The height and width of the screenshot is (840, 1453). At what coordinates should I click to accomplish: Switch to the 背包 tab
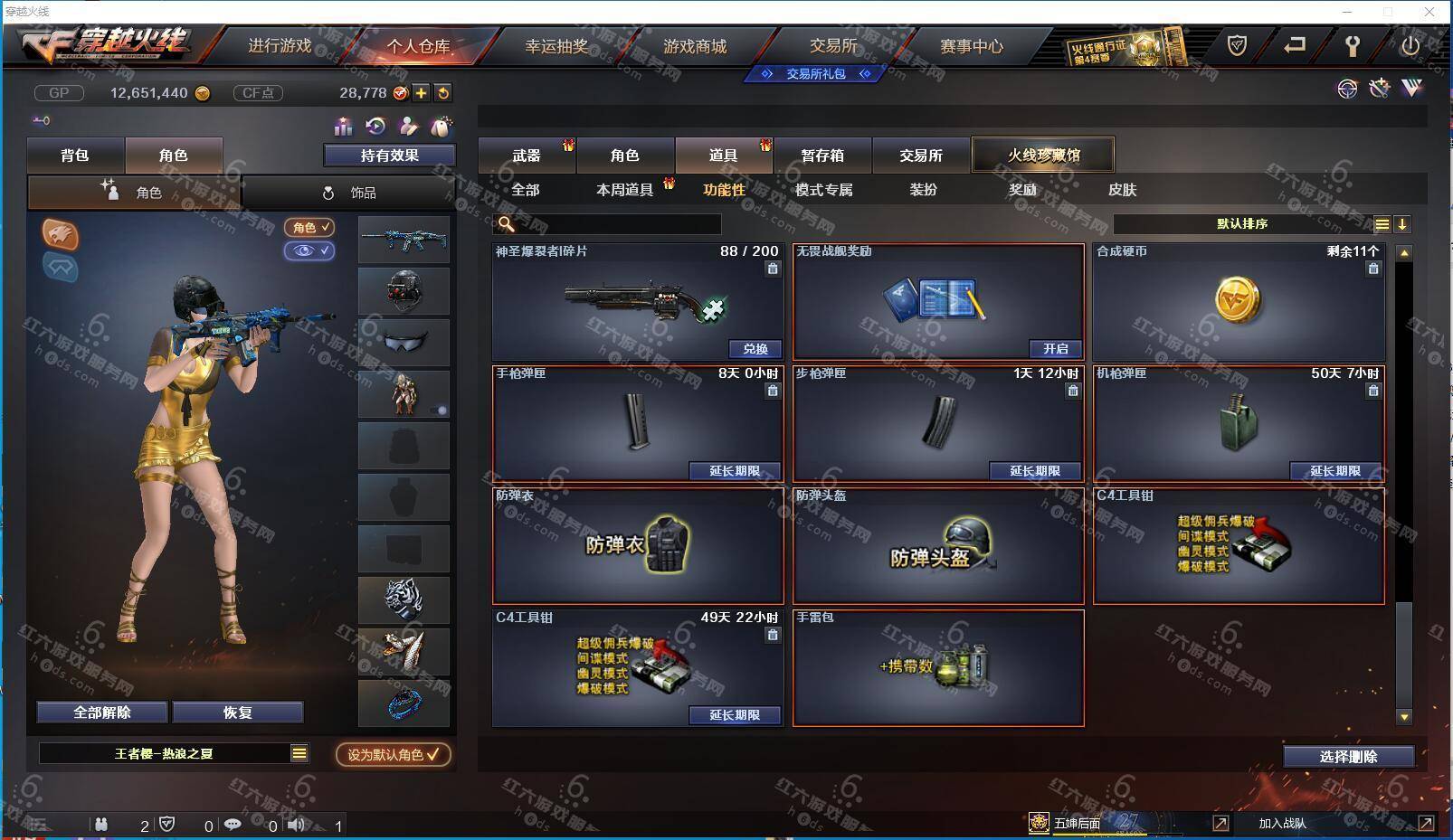pos(75,156)
